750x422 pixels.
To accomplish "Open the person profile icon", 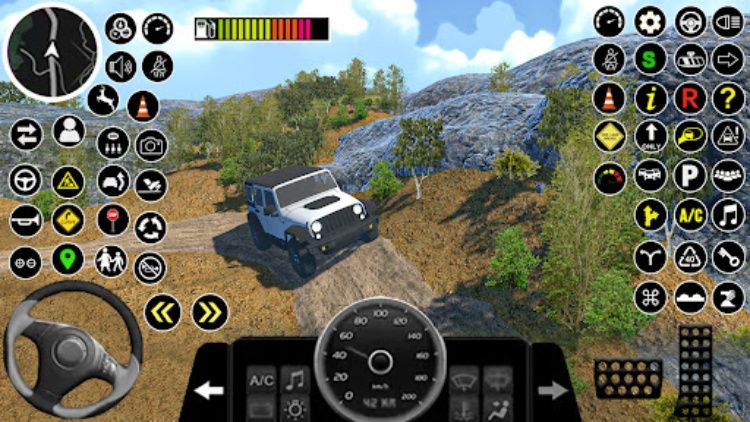I will click(68, 130).
